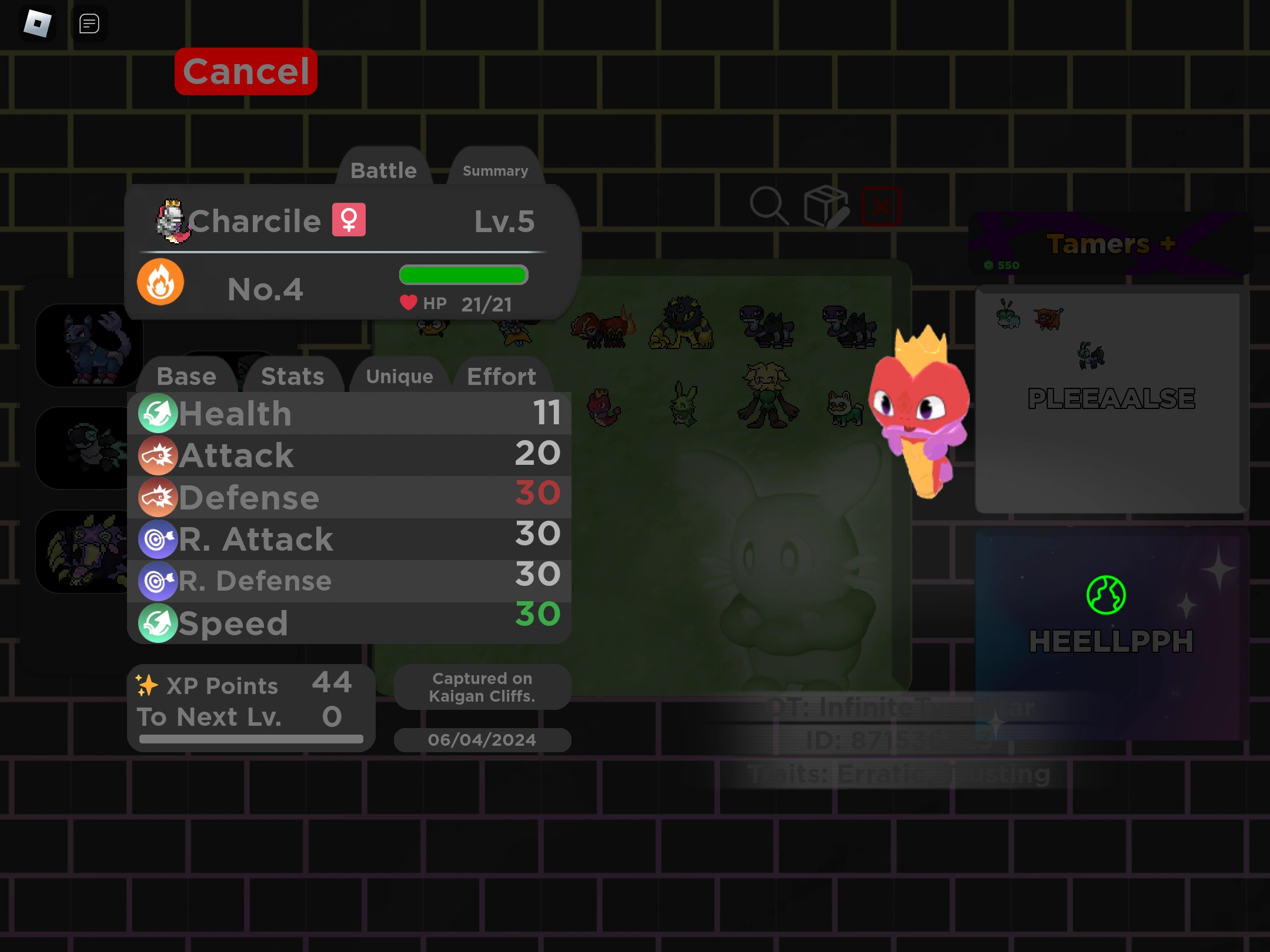Switch to the Battle tab

pos(383,170)
